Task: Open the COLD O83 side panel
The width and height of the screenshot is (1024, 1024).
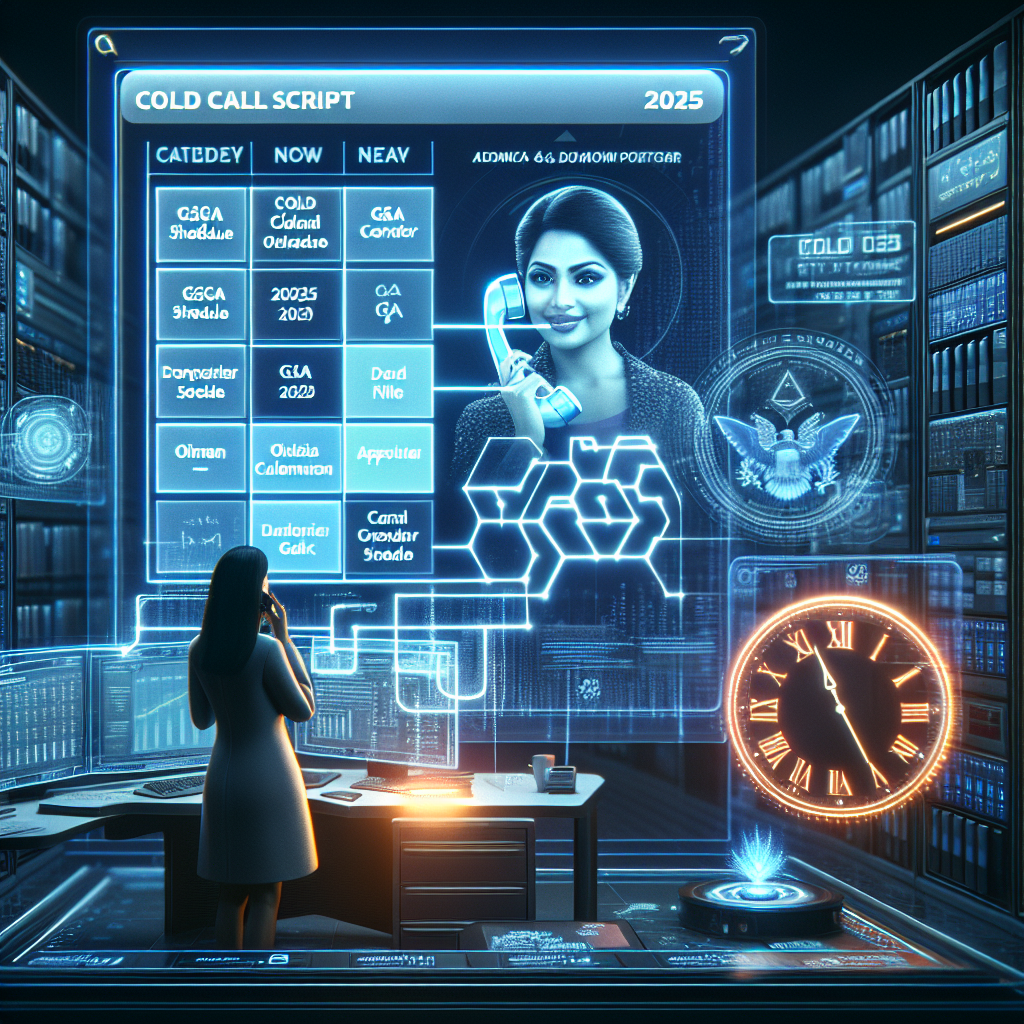Action: [x=842, y=260]
